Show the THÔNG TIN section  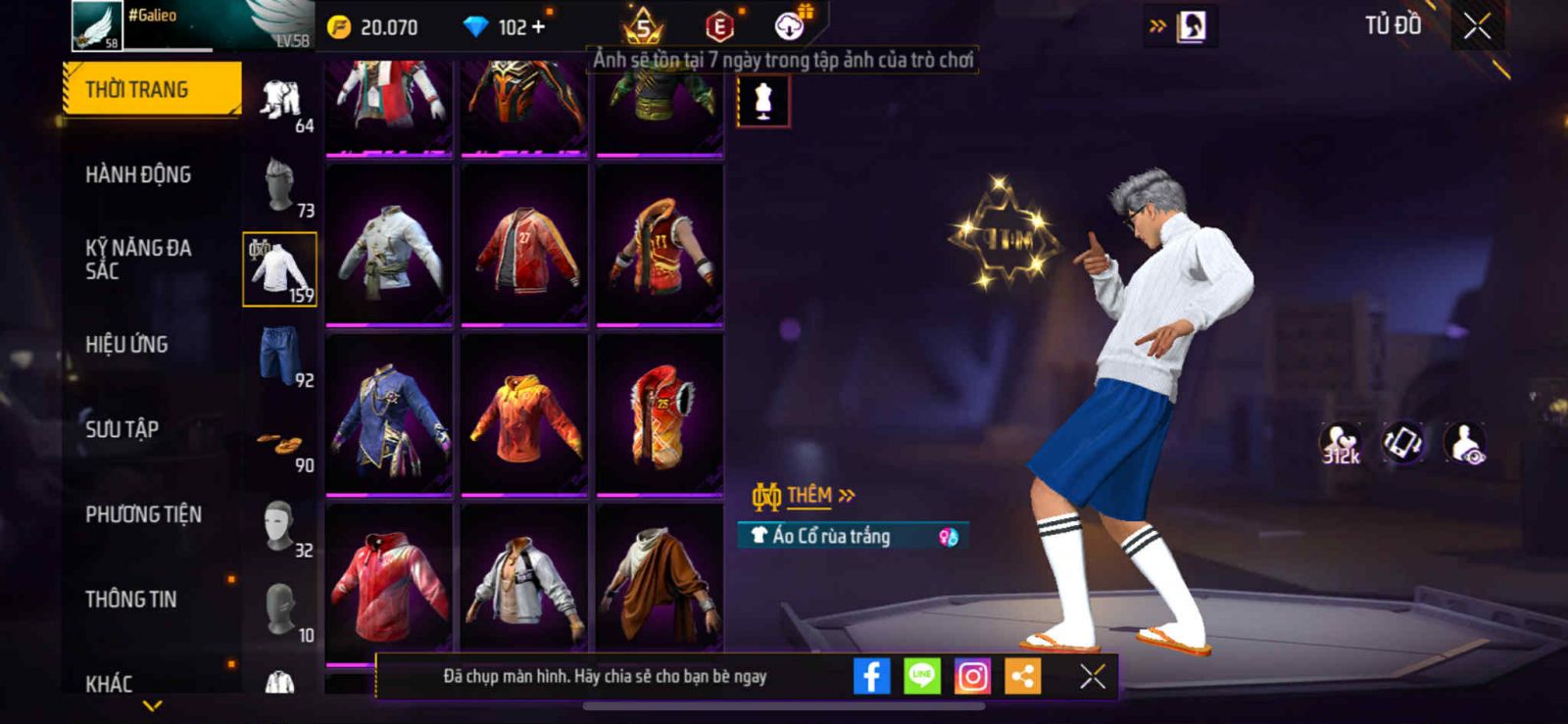131,599
